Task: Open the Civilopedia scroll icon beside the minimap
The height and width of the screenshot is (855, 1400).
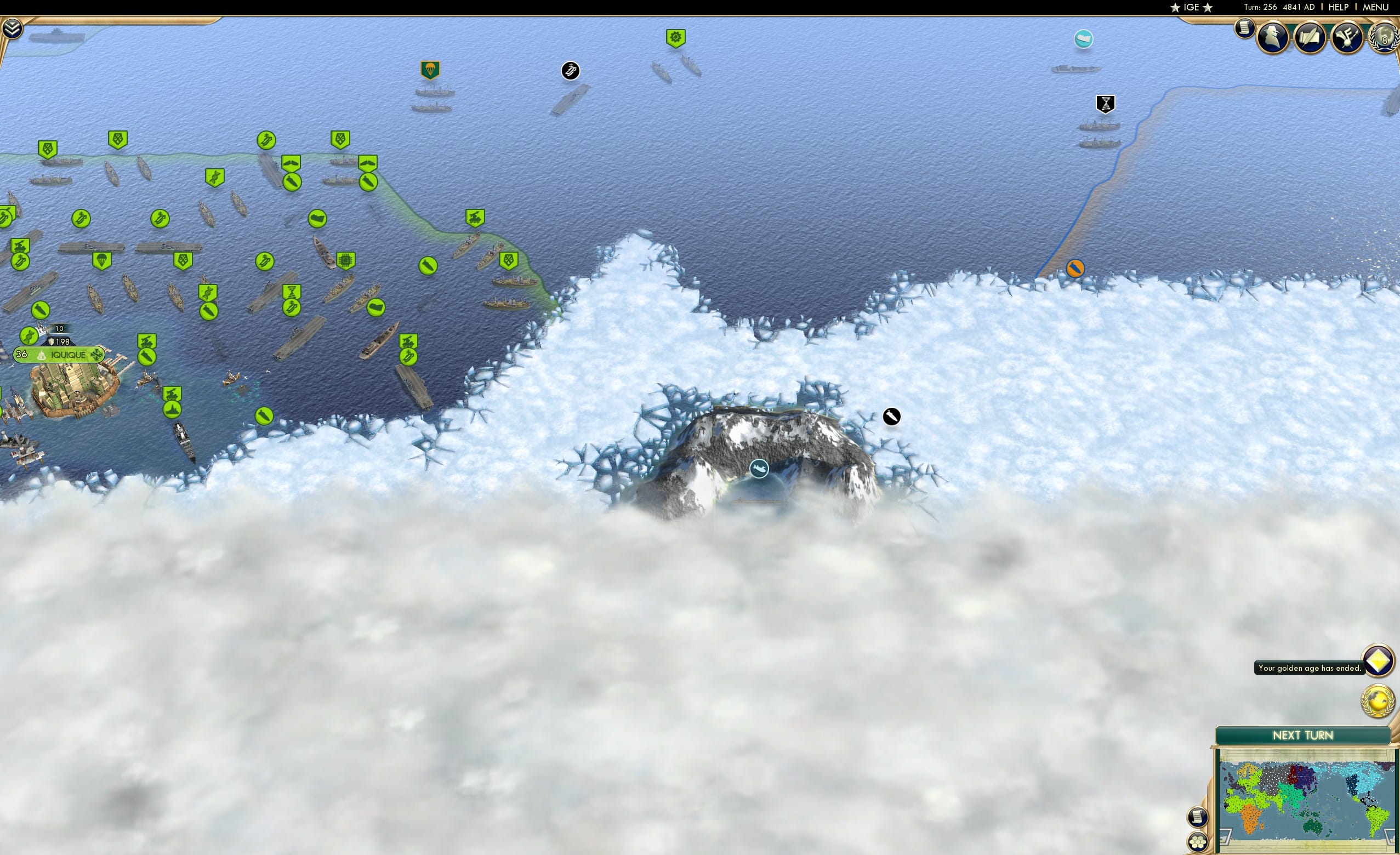Action: [x=1198, y=818]
